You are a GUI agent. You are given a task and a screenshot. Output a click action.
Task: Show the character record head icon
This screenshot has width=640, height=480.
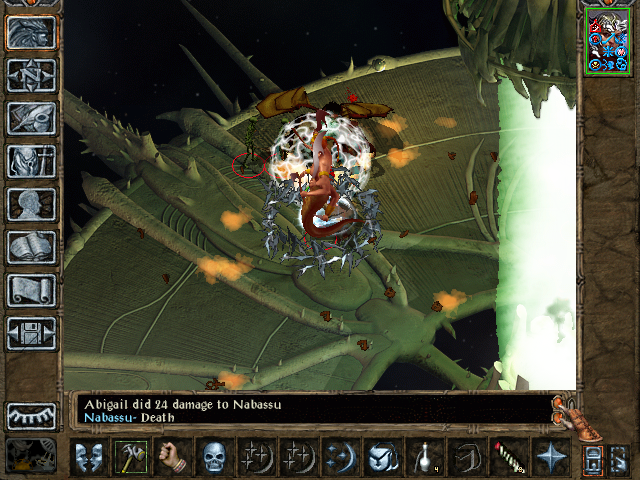tap(31, 204)
